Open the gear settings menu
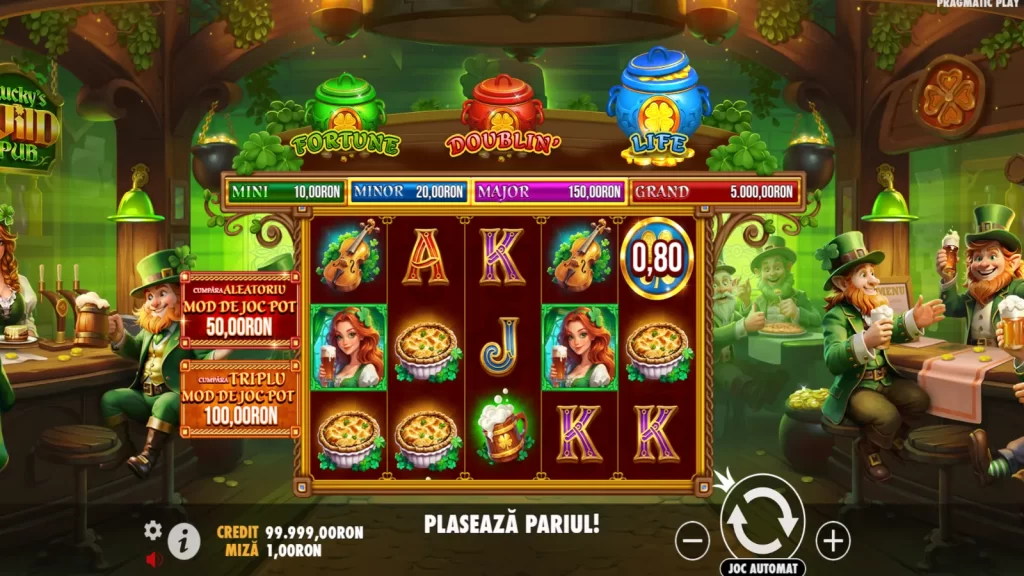 point(153,530)
